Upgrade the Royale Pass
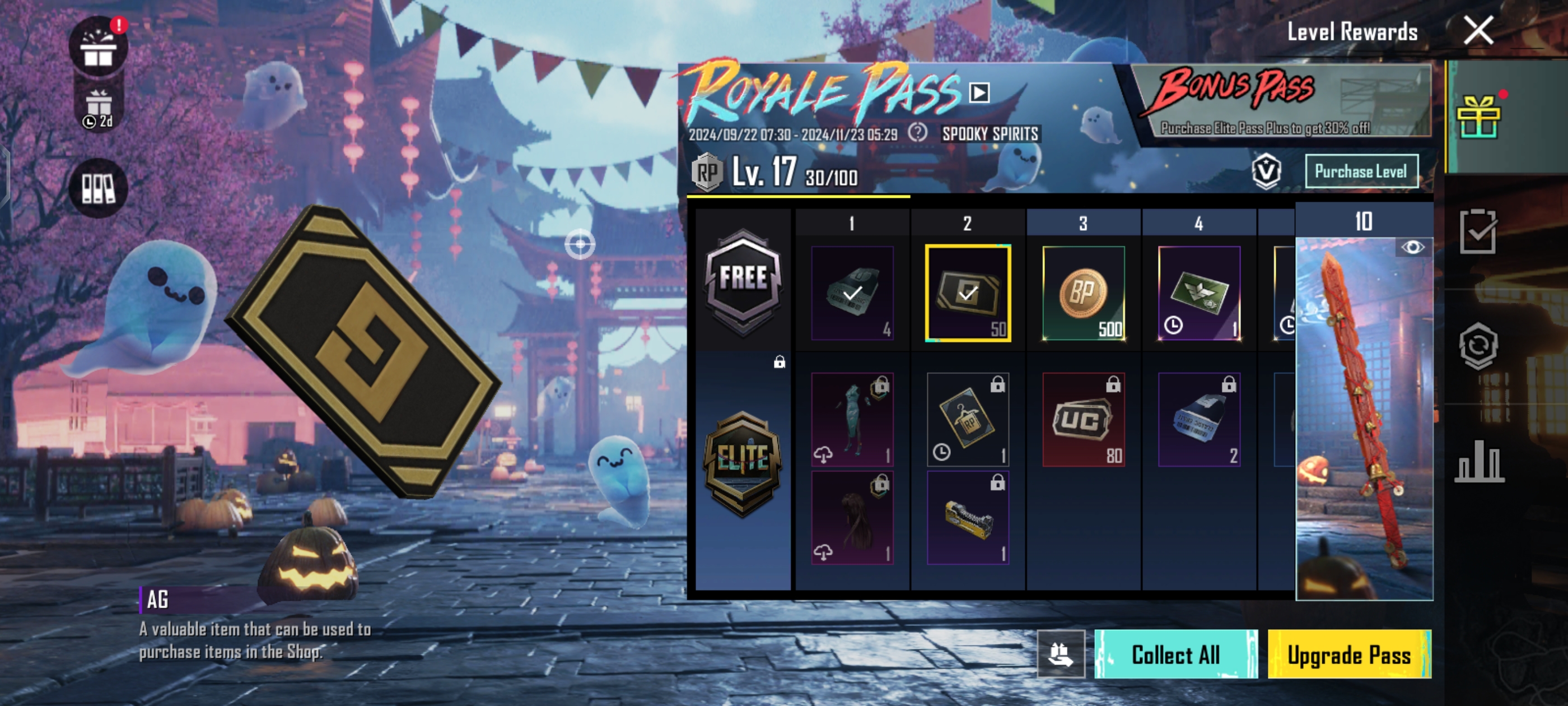This screenshot has height=706, width=1568. (1349, 654)
